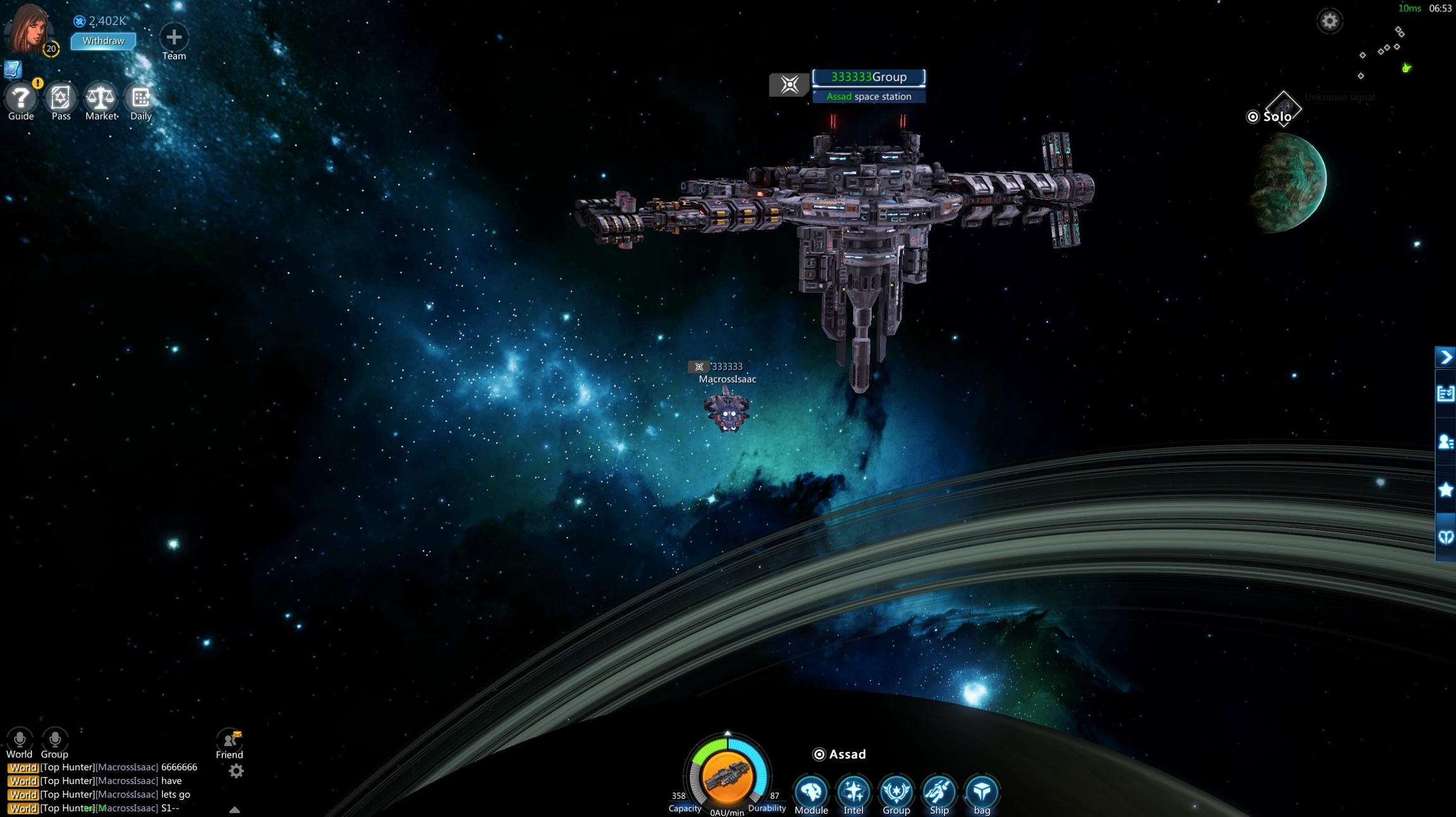The width and height of the screenshot is (1456, 817).
Task: Select the 333333Group station label
Action: pyautogui.click(x=868, y=77)
